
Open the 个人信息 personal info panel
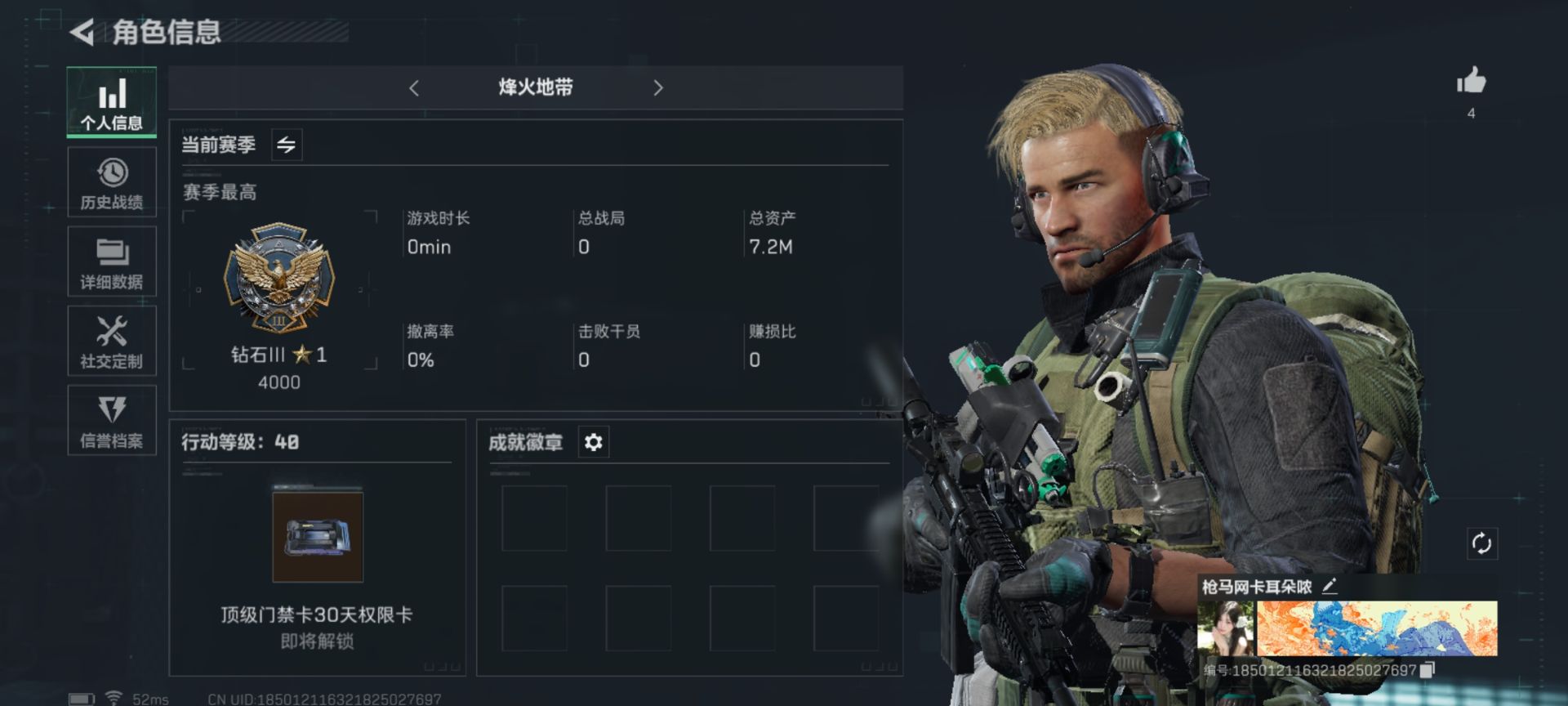pos(112,102)
